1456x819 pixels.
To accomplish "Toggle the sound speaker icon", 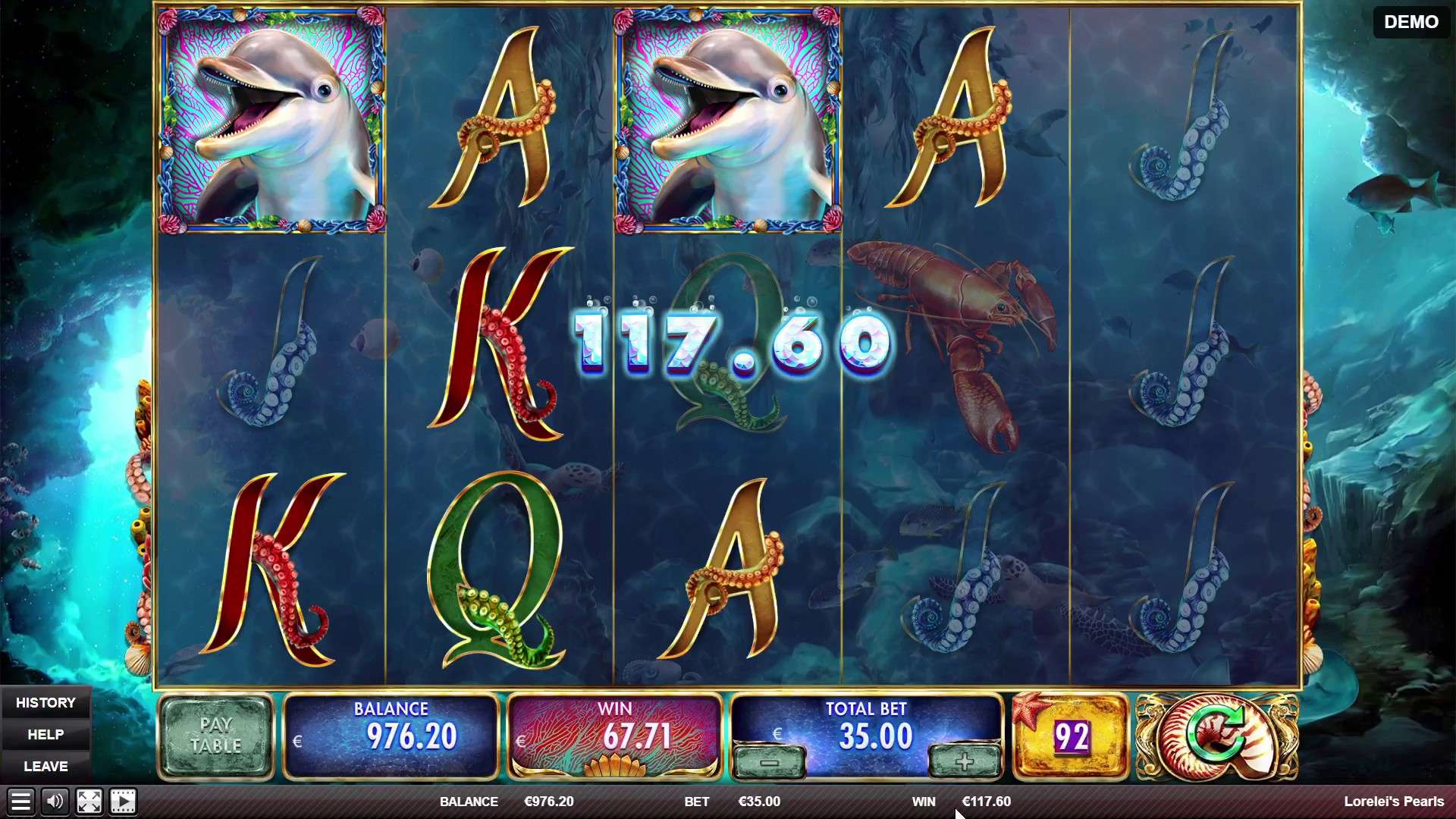I will point(55,802).
